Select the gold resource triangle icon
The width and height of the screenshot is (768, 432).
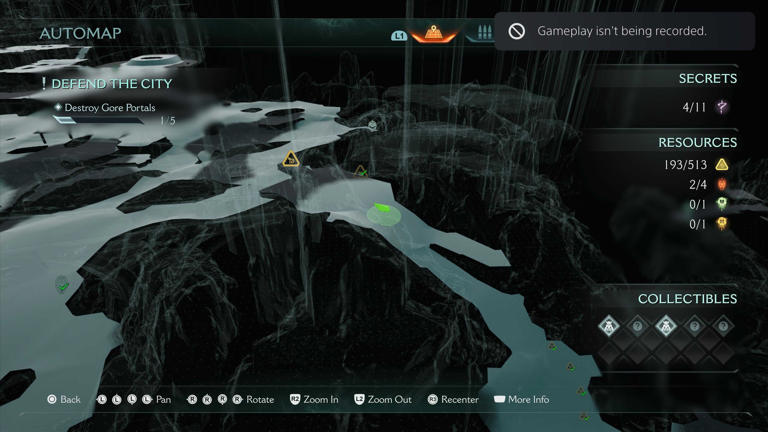722,165
